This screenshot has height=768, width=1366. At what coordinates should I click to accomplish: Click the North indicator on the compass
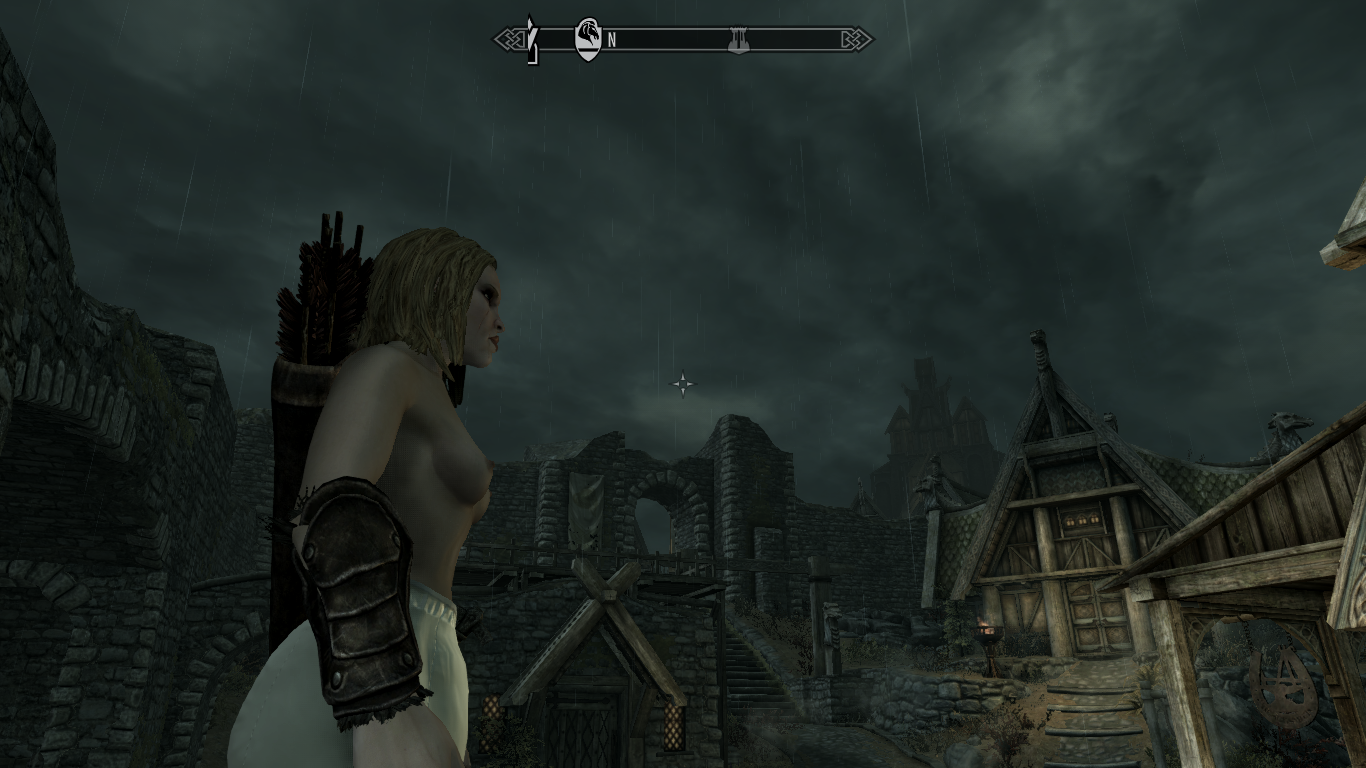[x=611, y=41]
